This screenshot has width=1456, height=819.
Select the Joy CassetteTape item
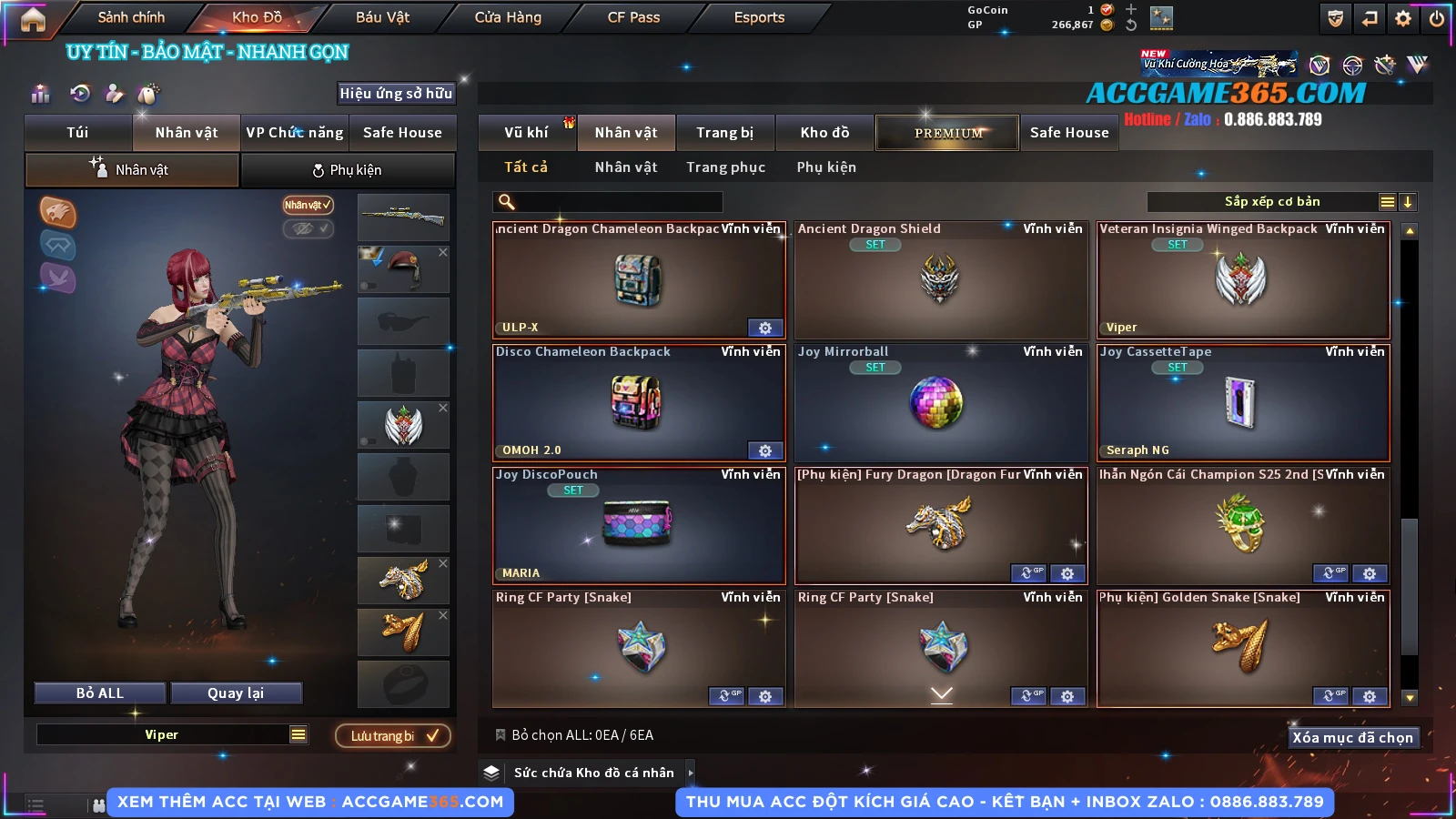[1243, 402]
